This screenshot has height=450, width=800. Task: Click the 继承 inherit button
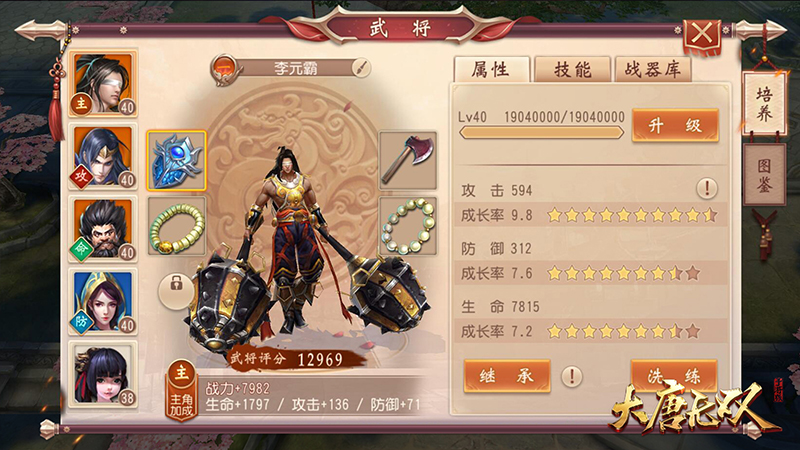[x=507, y=376]
